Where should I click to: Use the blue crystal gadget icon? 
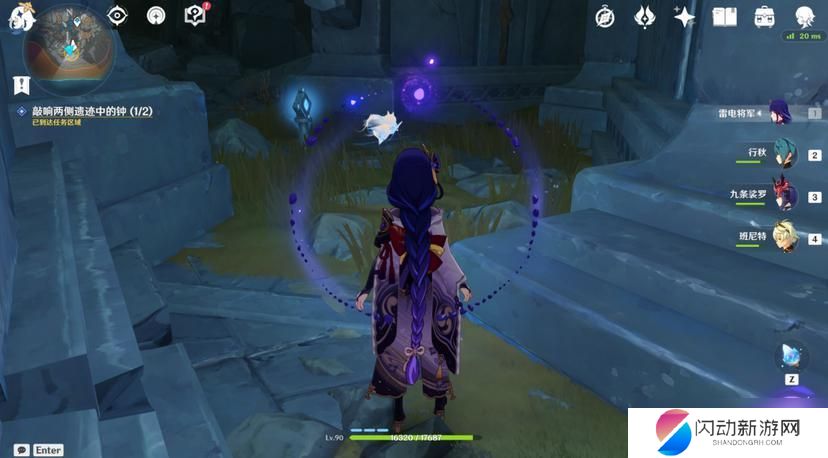(x=791, y=356)
